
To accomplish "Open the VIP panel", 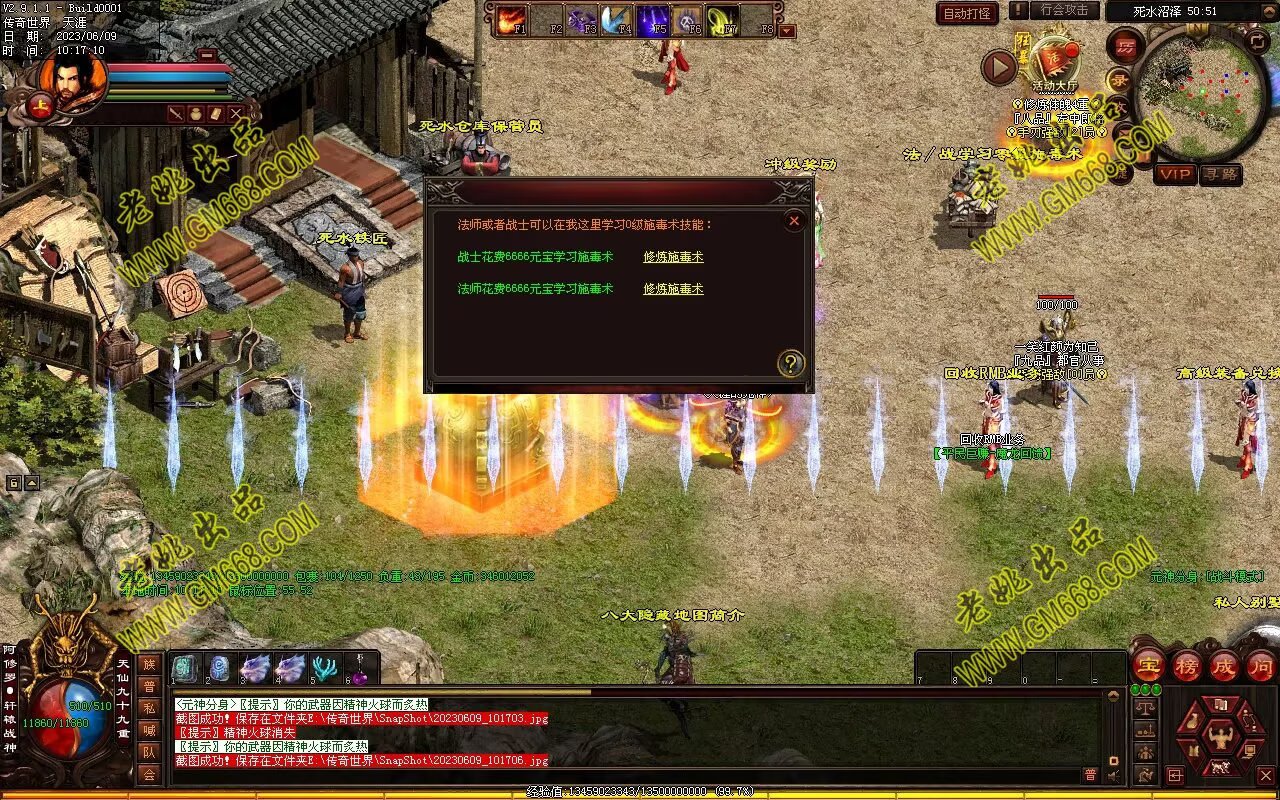I will point(1175,174).
